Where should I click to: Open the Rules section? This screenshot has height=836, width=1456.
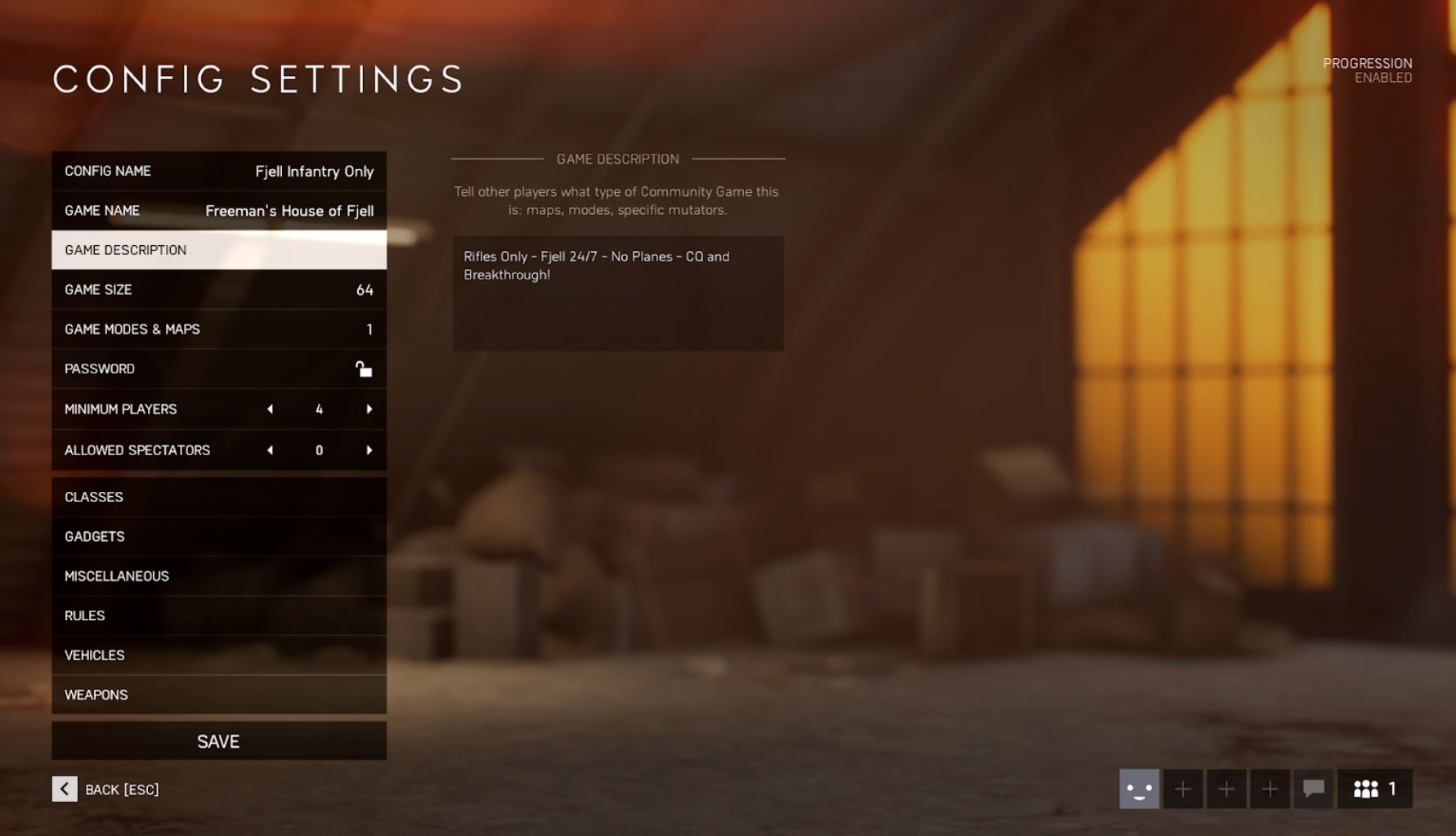coord(218,616)
